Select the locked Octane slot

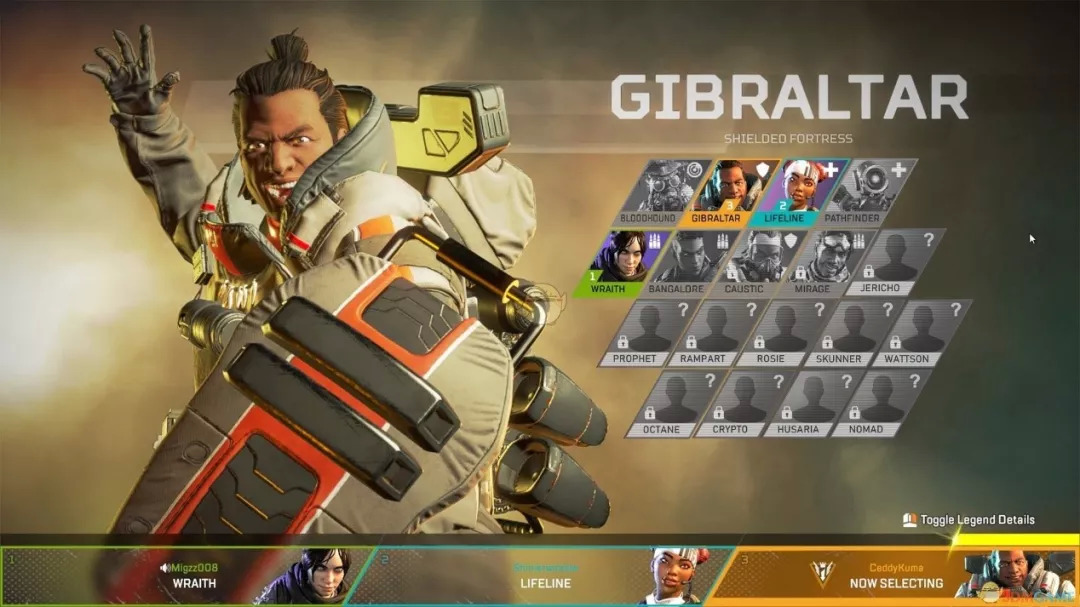pyautogui.click(x=672, y=402)
